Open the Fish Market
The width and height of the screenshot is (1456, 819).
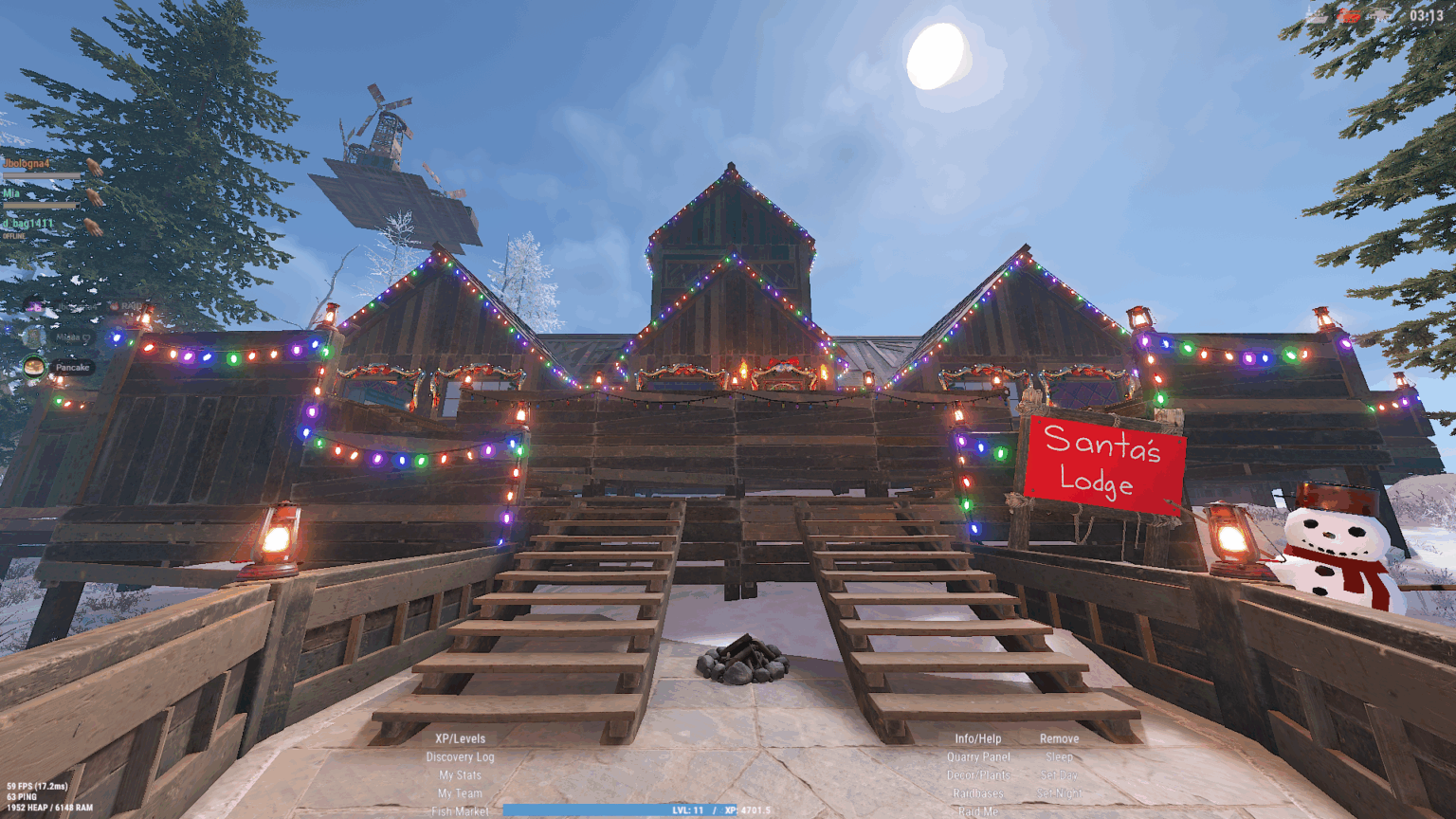pyautogui.click(x=459, y=811)
